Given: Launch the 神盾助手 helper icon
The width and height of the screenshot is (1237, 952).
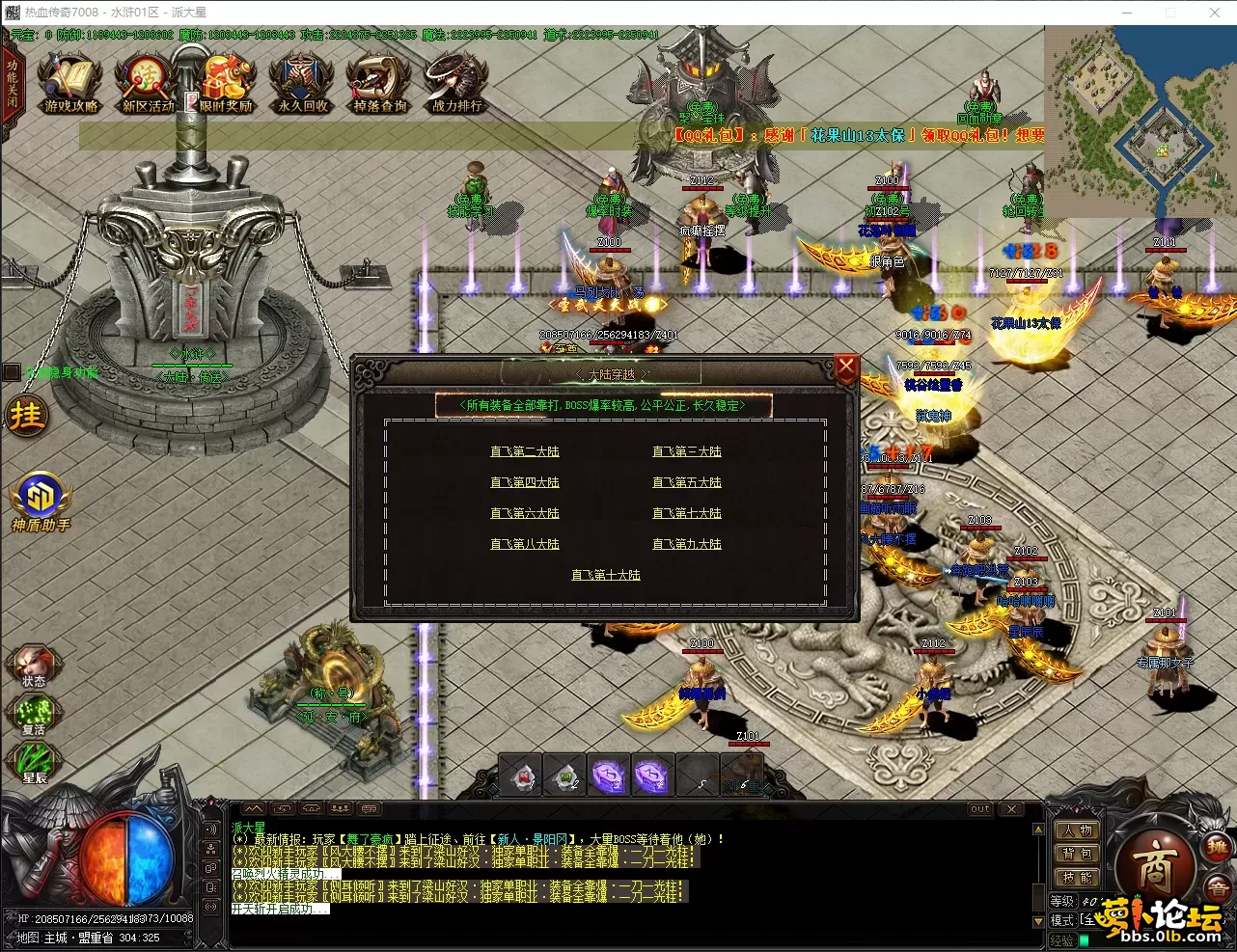Looking at the screenshot, I should pos(40,502).
